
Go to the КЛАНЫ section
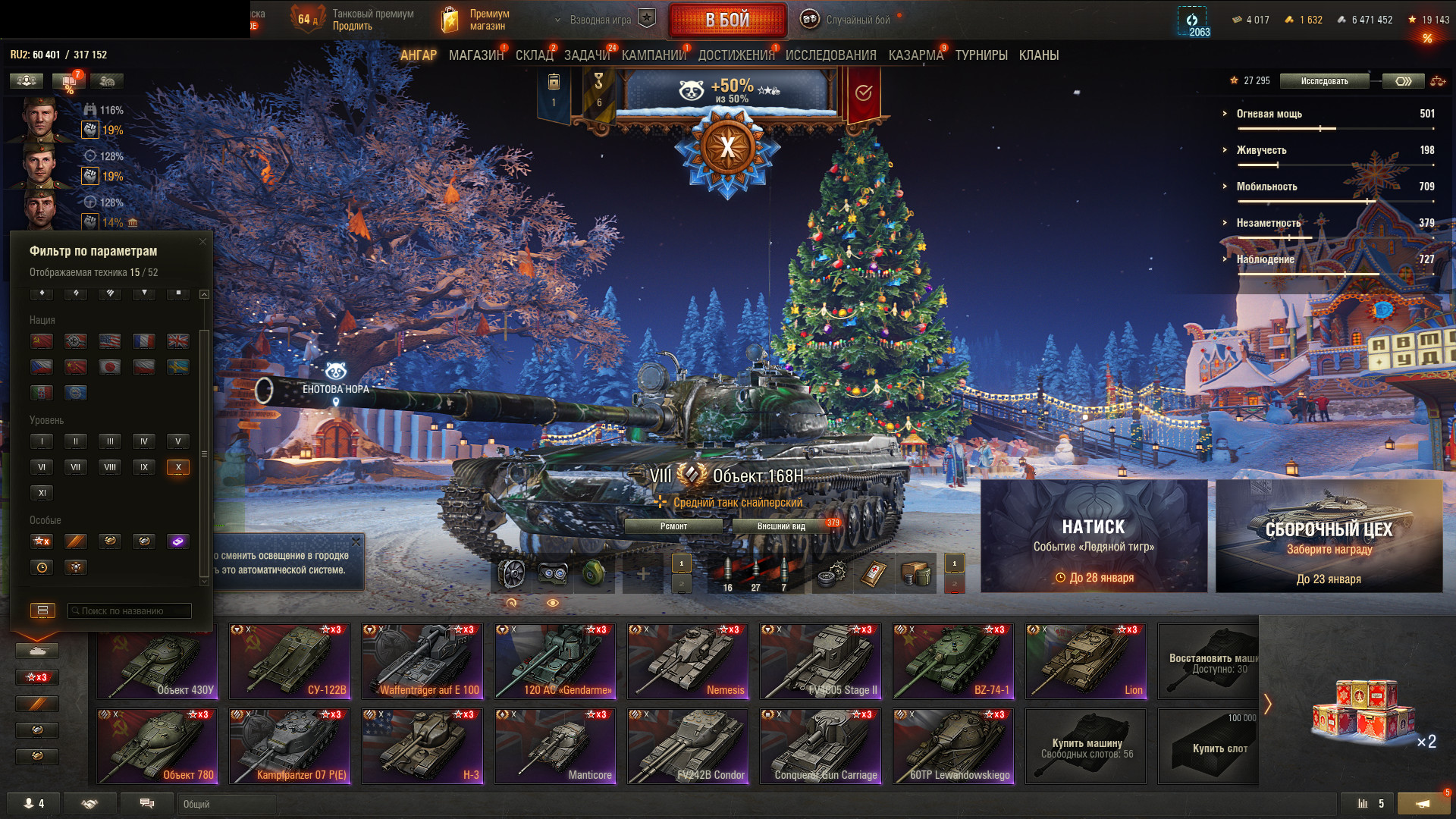[x=1038, y=55]
